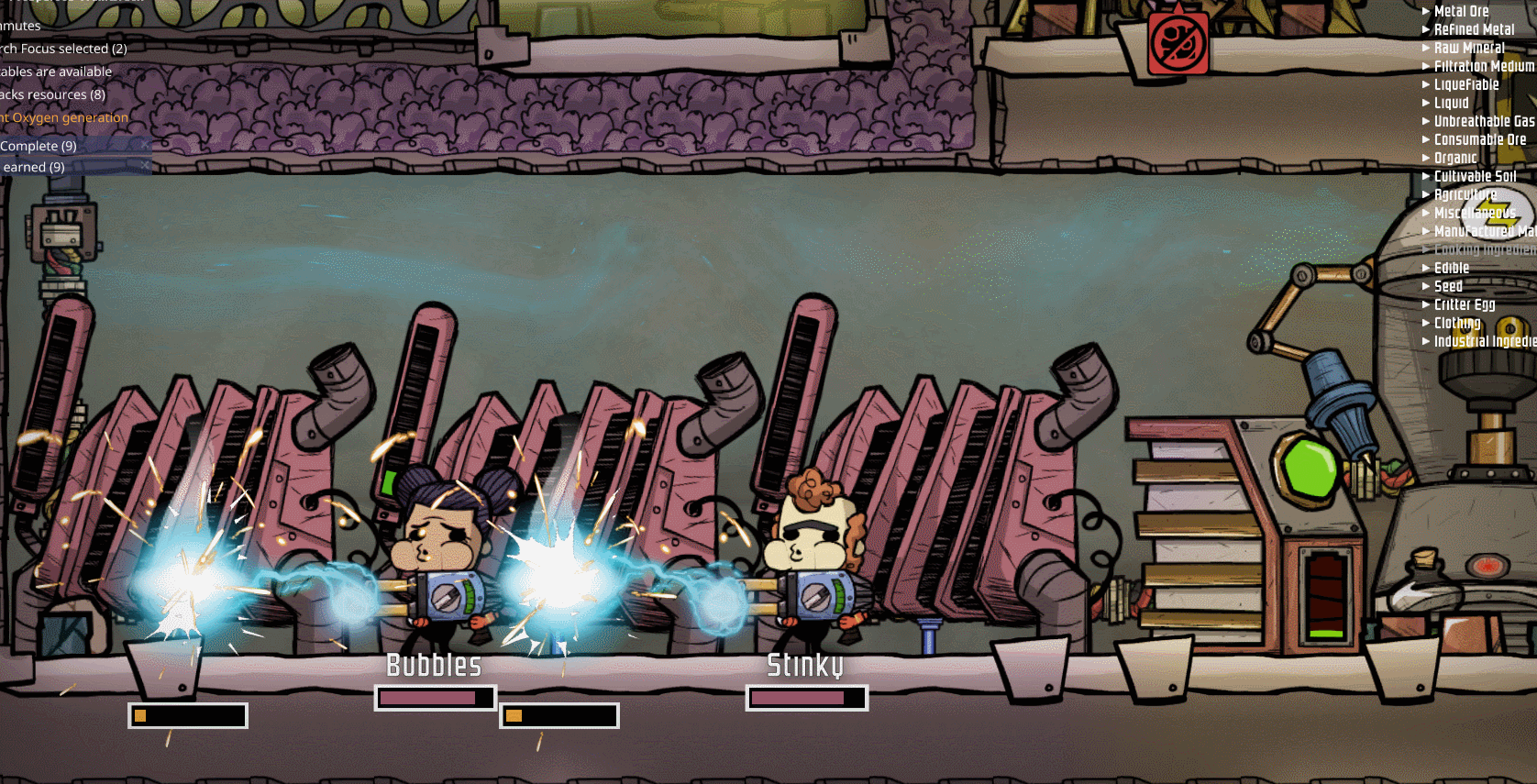Expand the Critter Egg category

click(1464, 304)
